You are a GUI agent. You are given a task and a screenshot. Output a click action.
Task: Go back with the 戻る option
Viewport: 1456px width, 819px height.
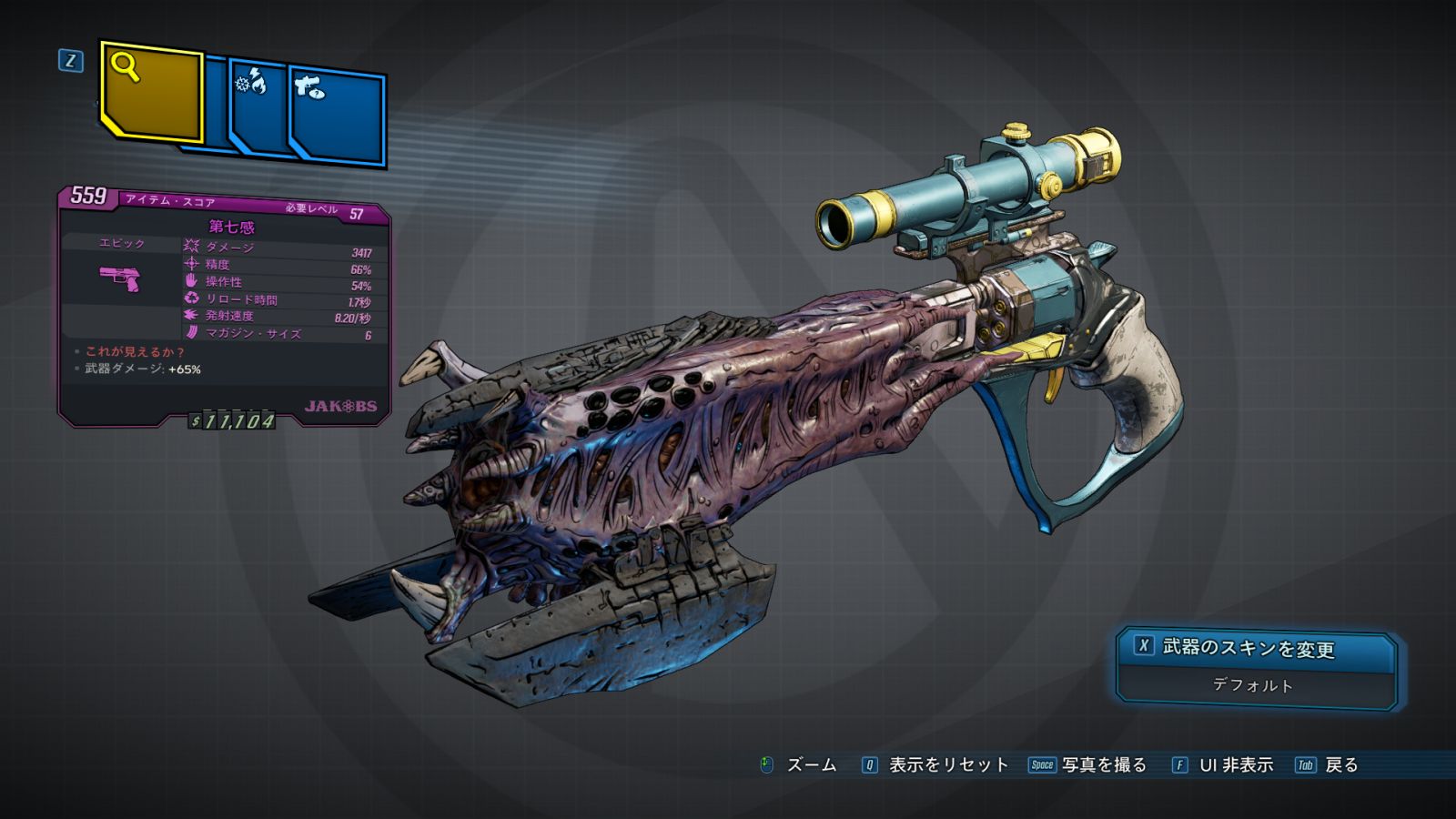tap(1329, 765)
